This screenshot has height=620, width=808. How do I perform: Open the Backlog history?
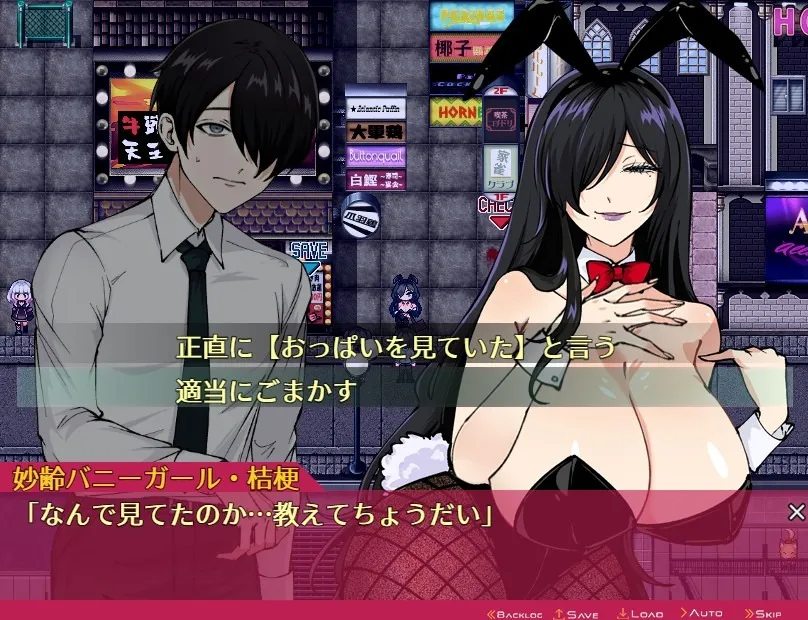514,612
